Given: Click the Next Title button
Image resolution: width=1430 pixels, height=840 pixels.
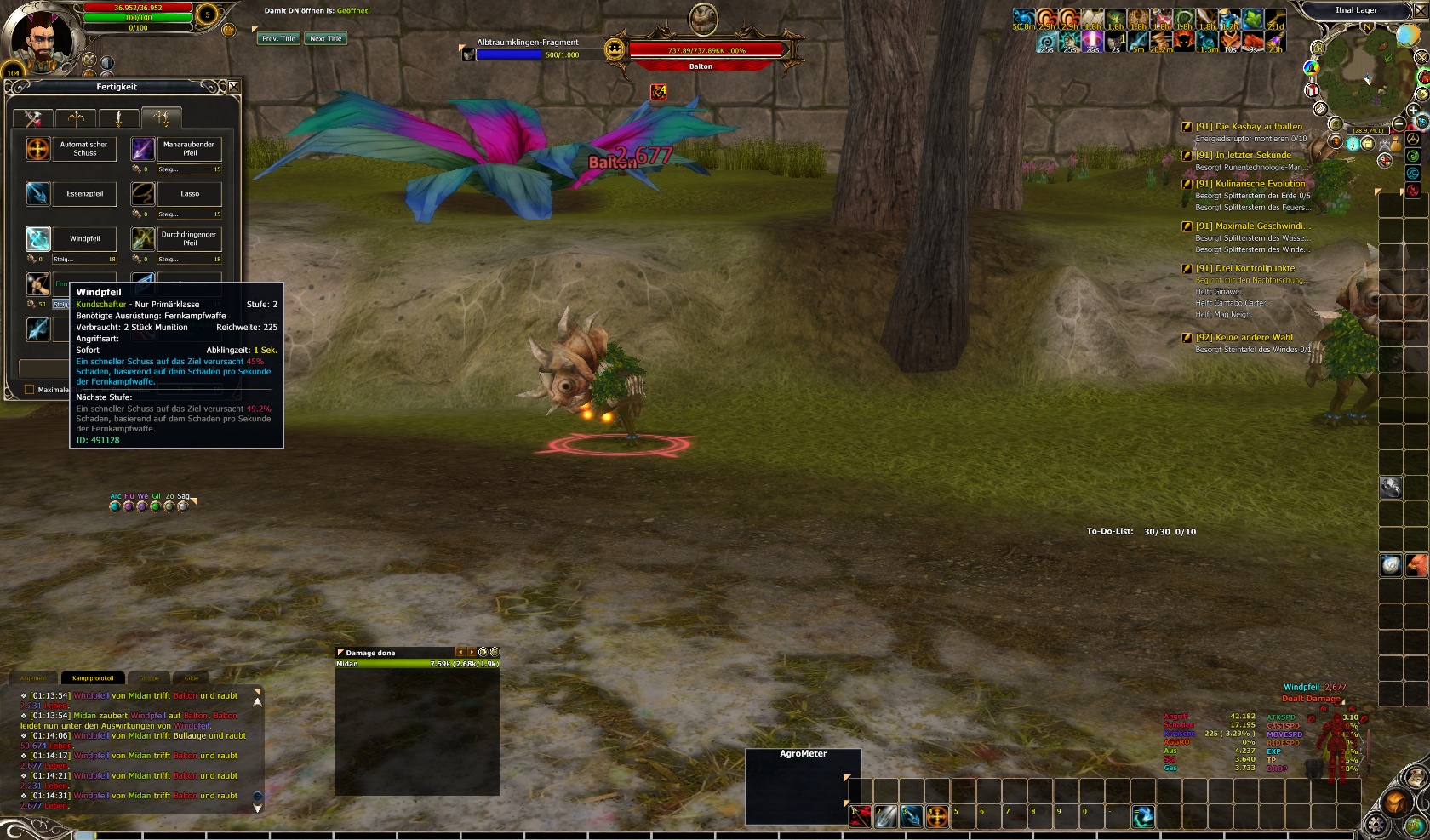Looking at the screenshot, I should 325,39.
